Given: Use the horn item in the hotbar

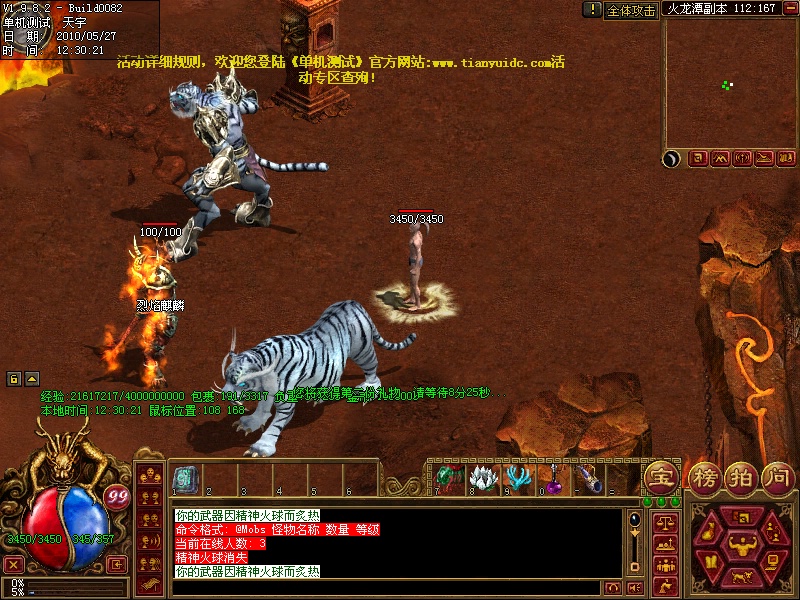Looking at the screenshot, I should [x=588, y=478].
